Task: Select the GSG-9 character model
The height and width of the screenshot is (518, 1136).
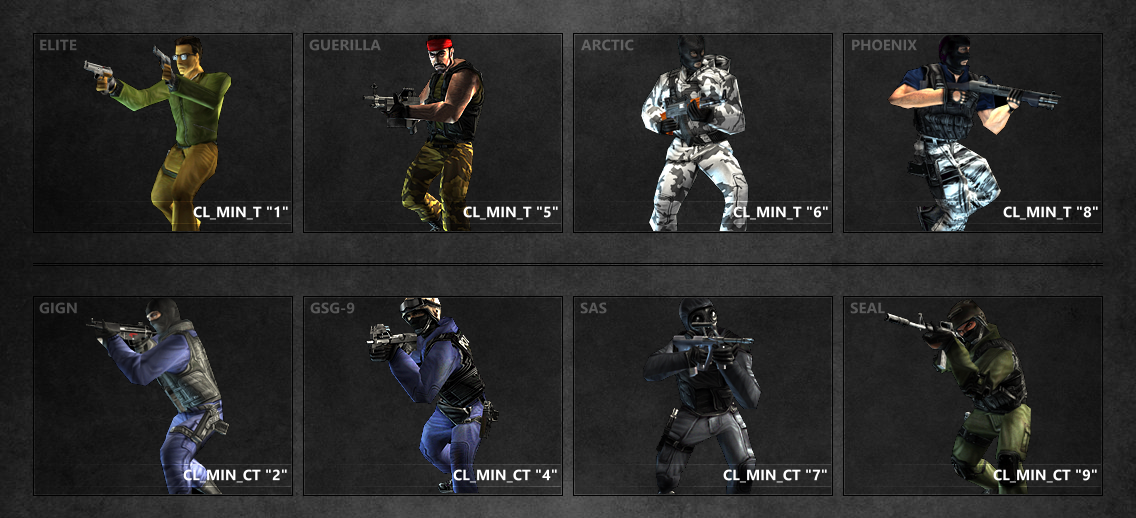Action: coord(433,395)
